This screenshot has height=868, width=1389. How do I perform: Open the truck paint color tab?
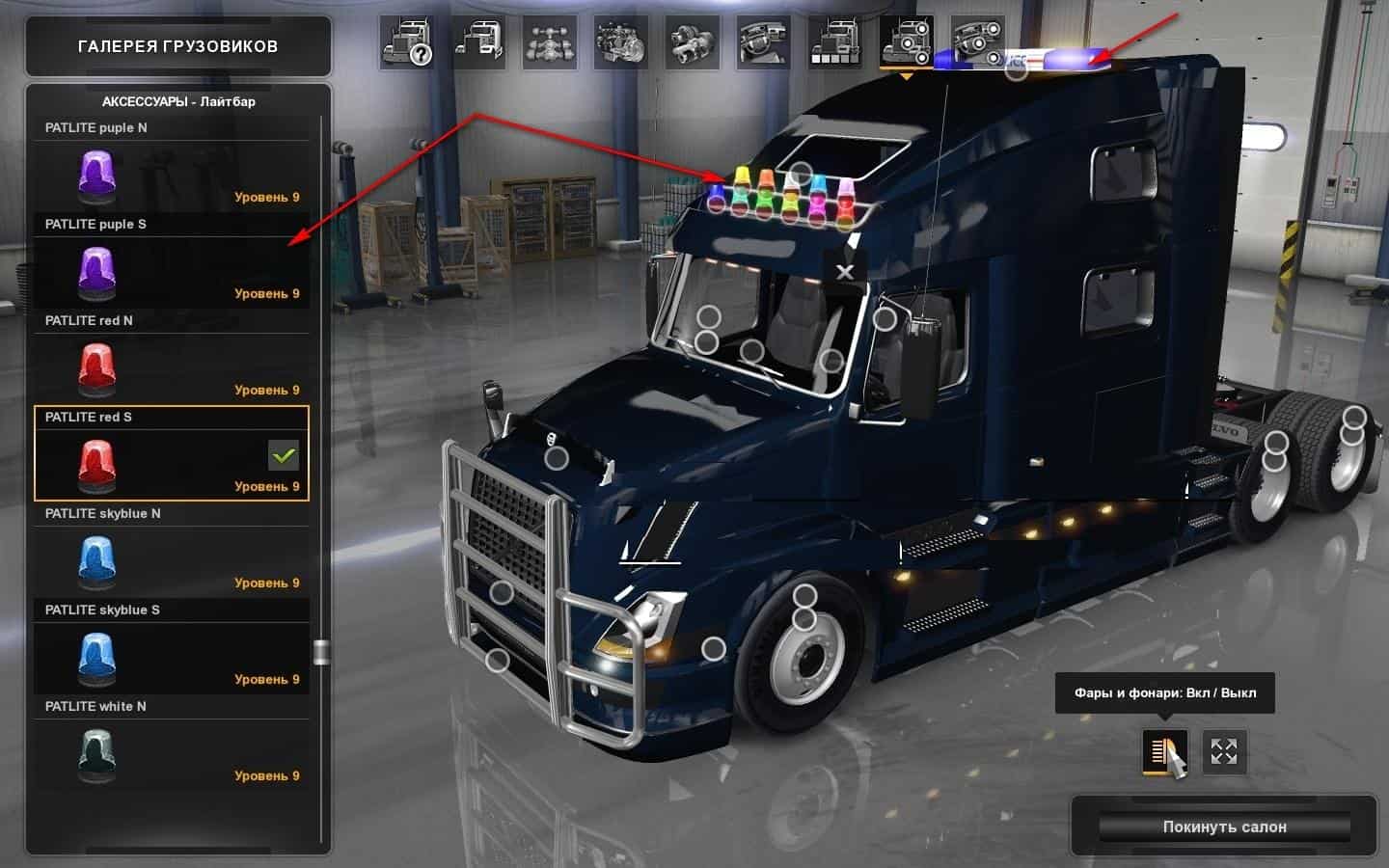835,42
